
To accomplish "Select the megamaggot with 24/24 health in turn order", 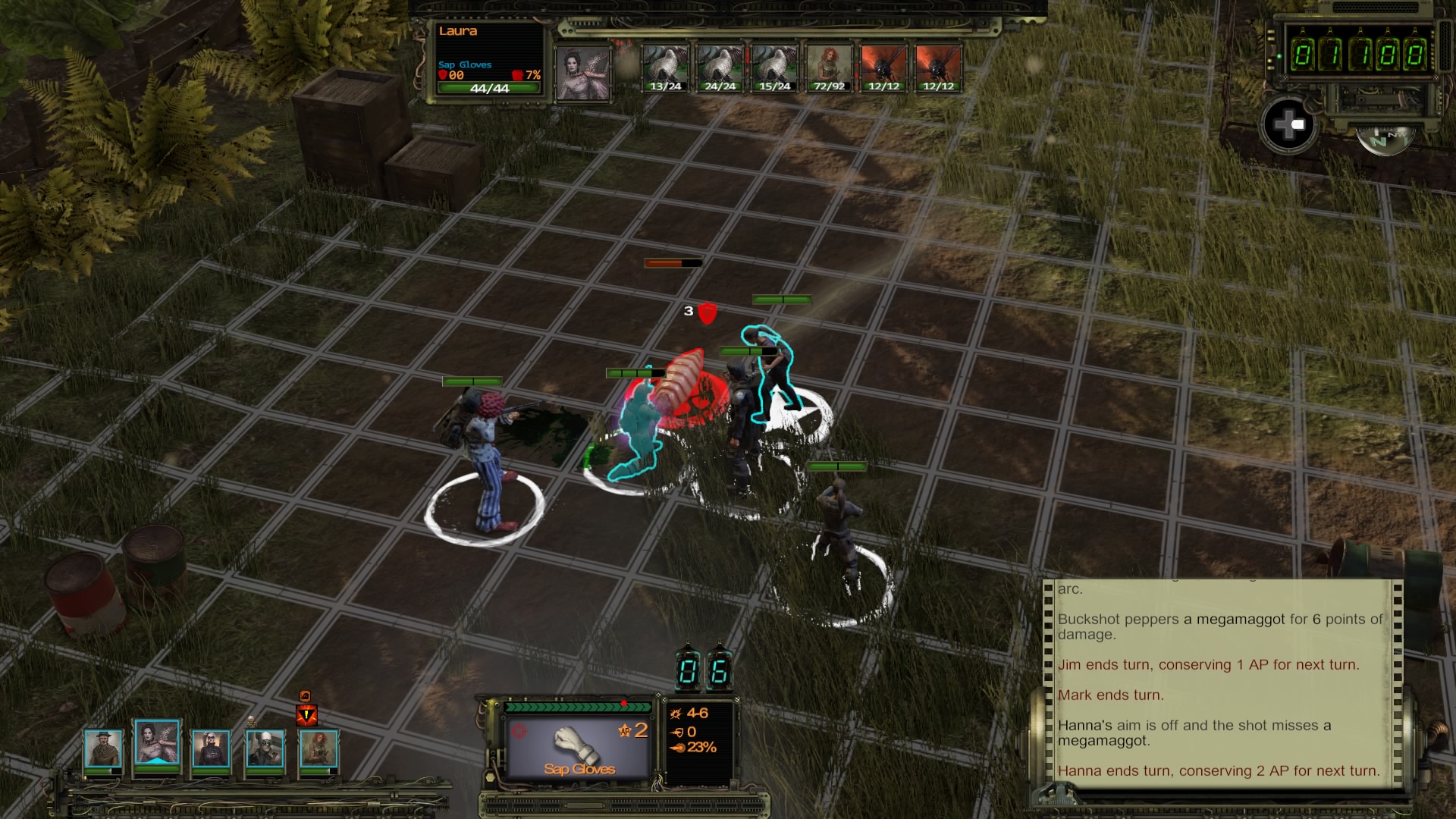I will pyautogui.click(x=720, y=68).
